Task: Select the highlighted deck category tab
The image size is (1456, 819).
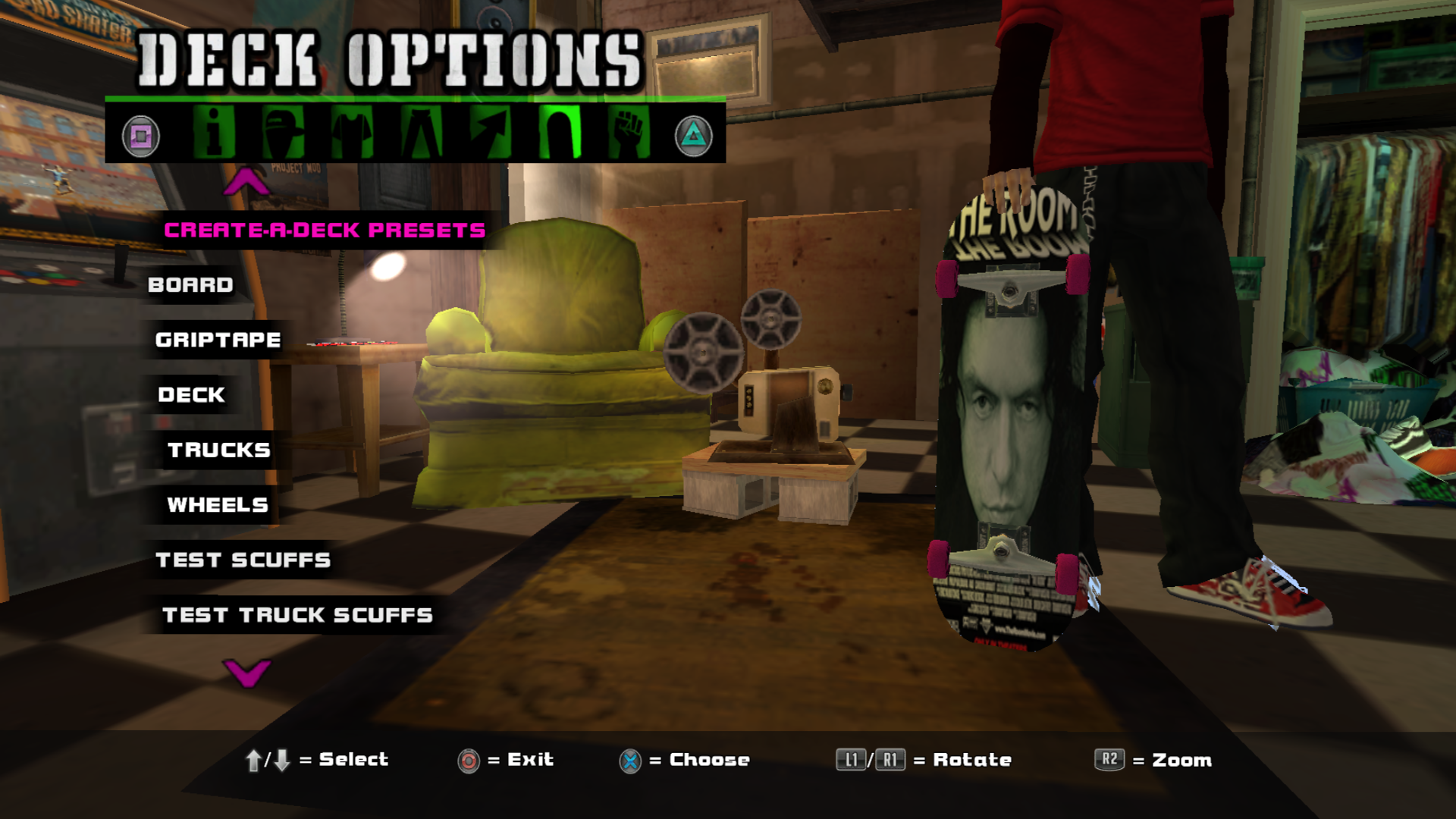Action: pos(560,132)
